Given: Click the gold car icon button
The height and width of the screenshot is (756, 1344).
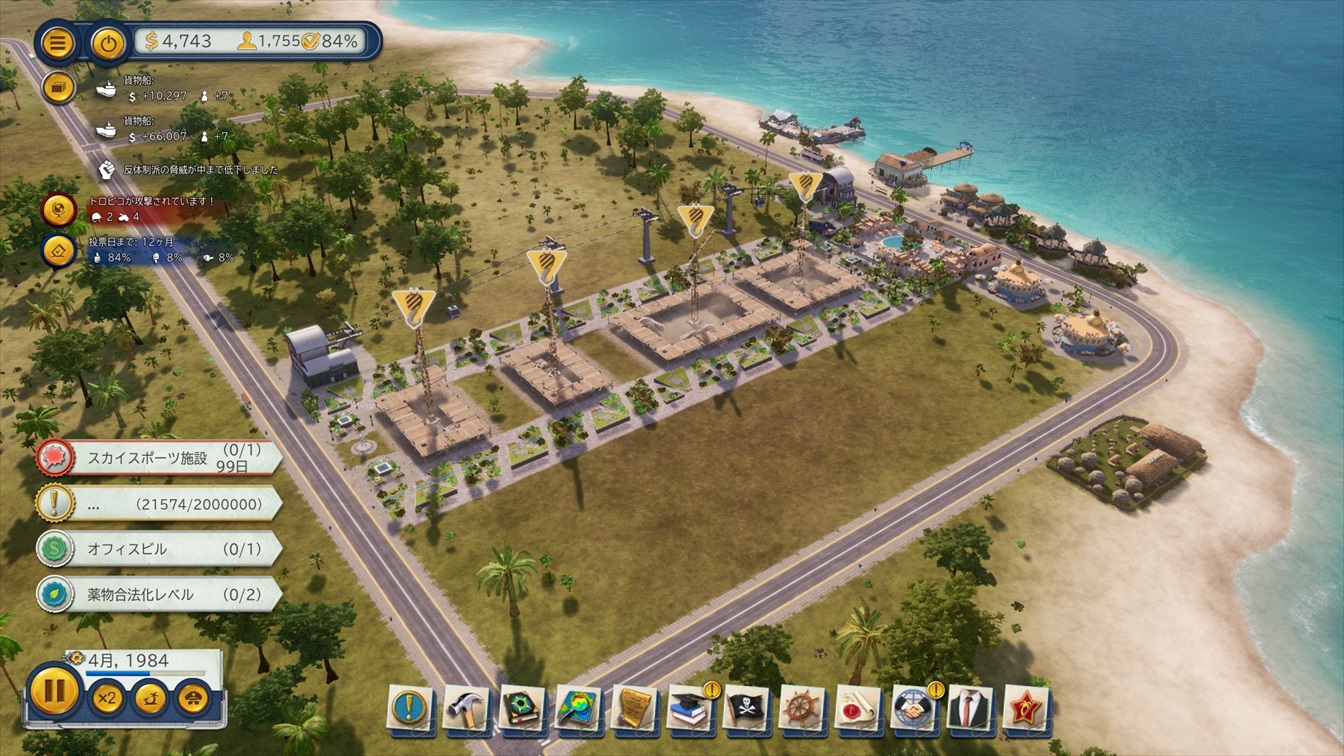Looking at the screenshot, I should coord(192,696).
